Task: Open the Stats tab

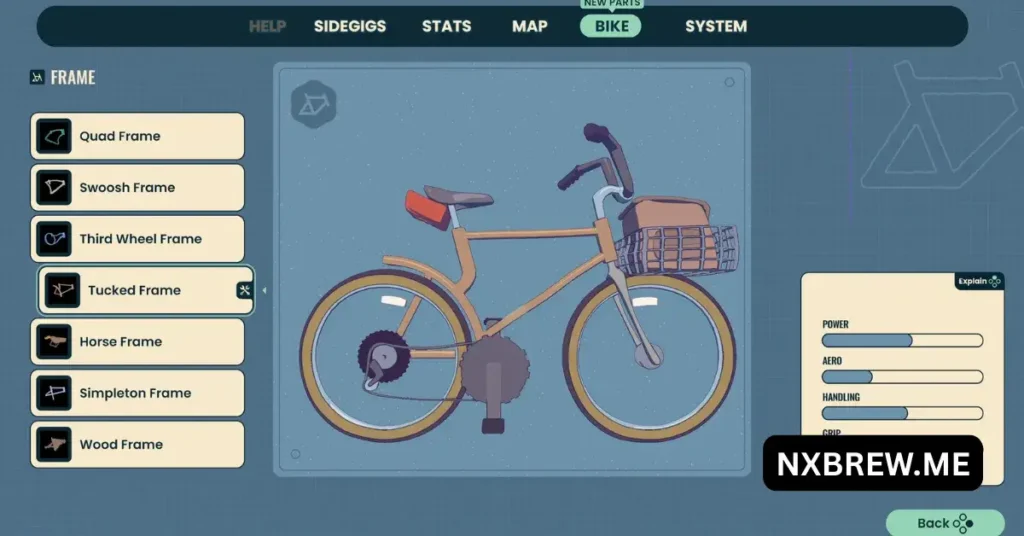Action: (446, 26)
